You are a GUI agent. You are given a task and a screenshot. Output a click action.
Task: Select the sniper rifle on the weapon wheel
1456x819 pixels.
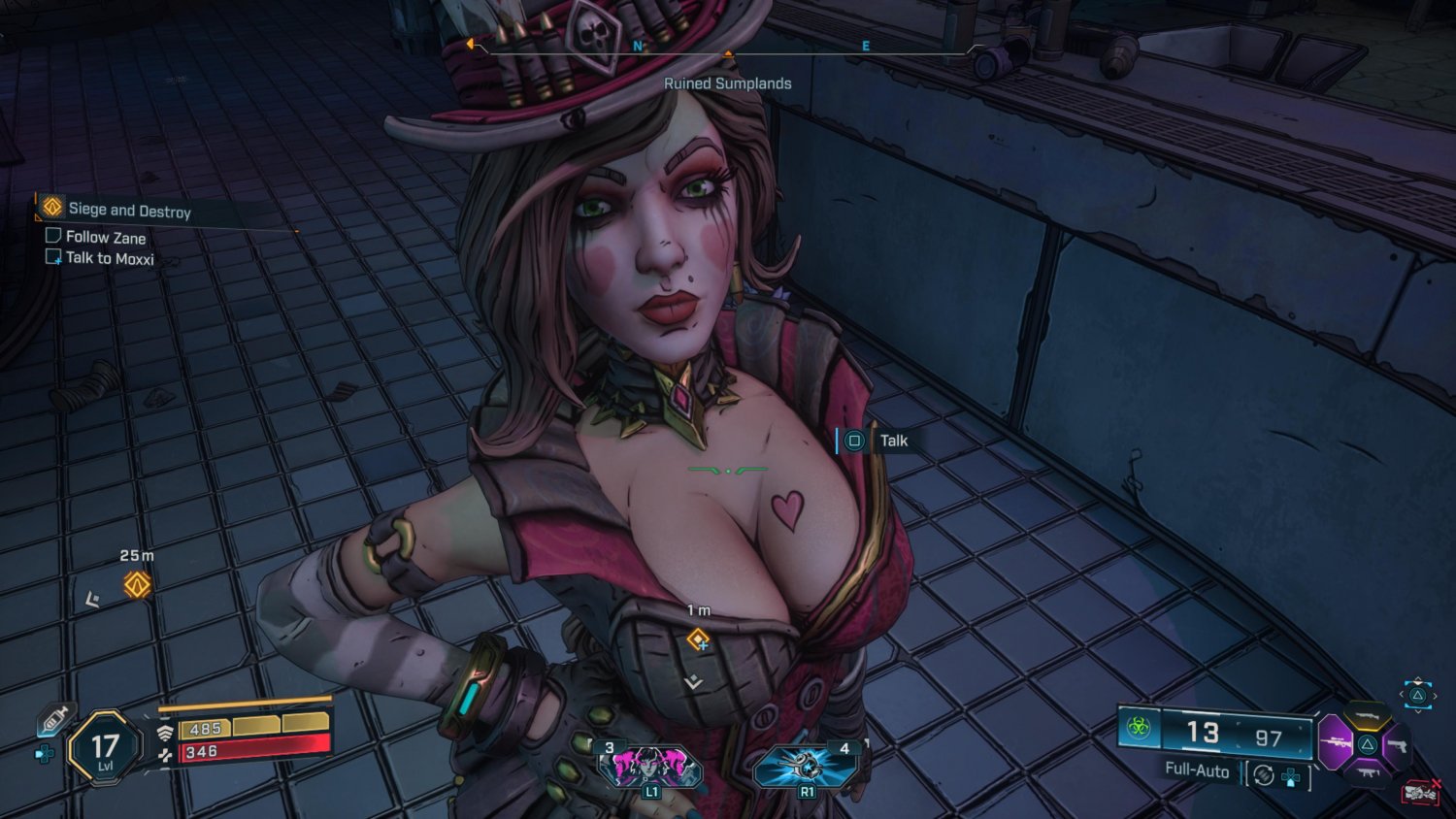tap(1336, 743)
